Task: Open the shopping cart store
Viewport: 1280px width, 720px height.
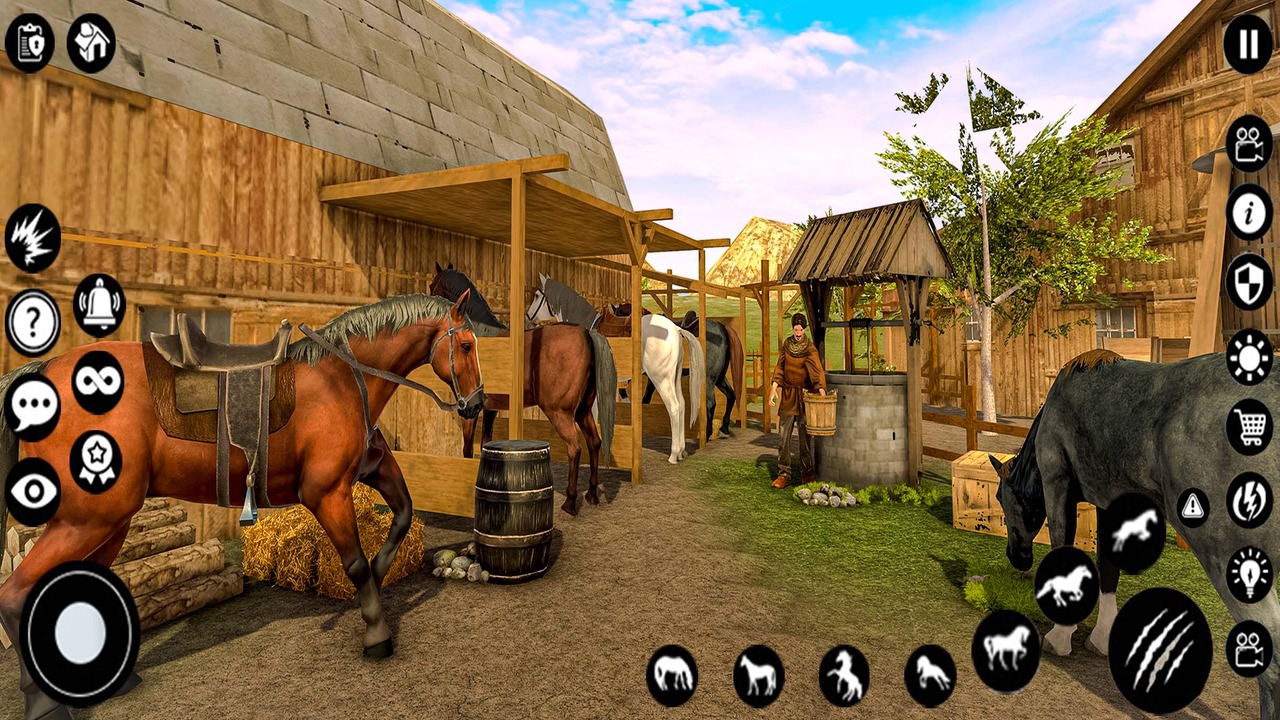Action: pyautogui.click(x=1249, y=427)
